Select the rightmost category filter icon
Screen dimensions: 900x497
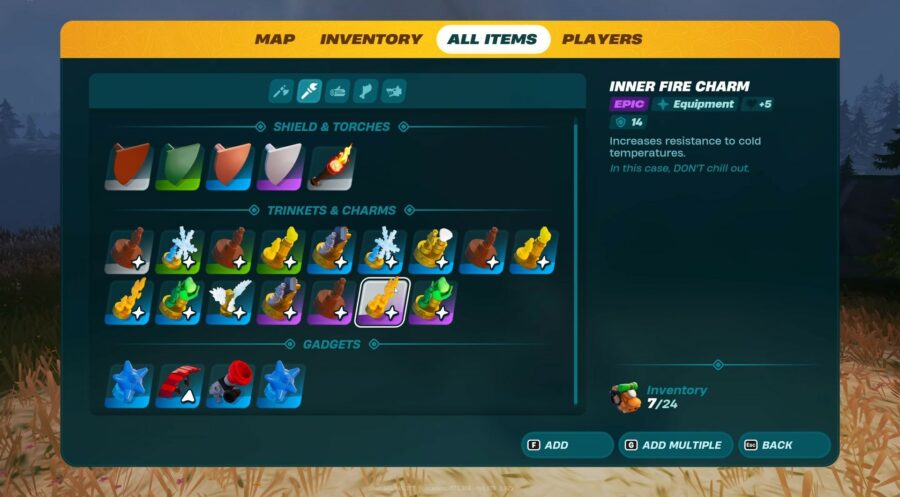393,92
